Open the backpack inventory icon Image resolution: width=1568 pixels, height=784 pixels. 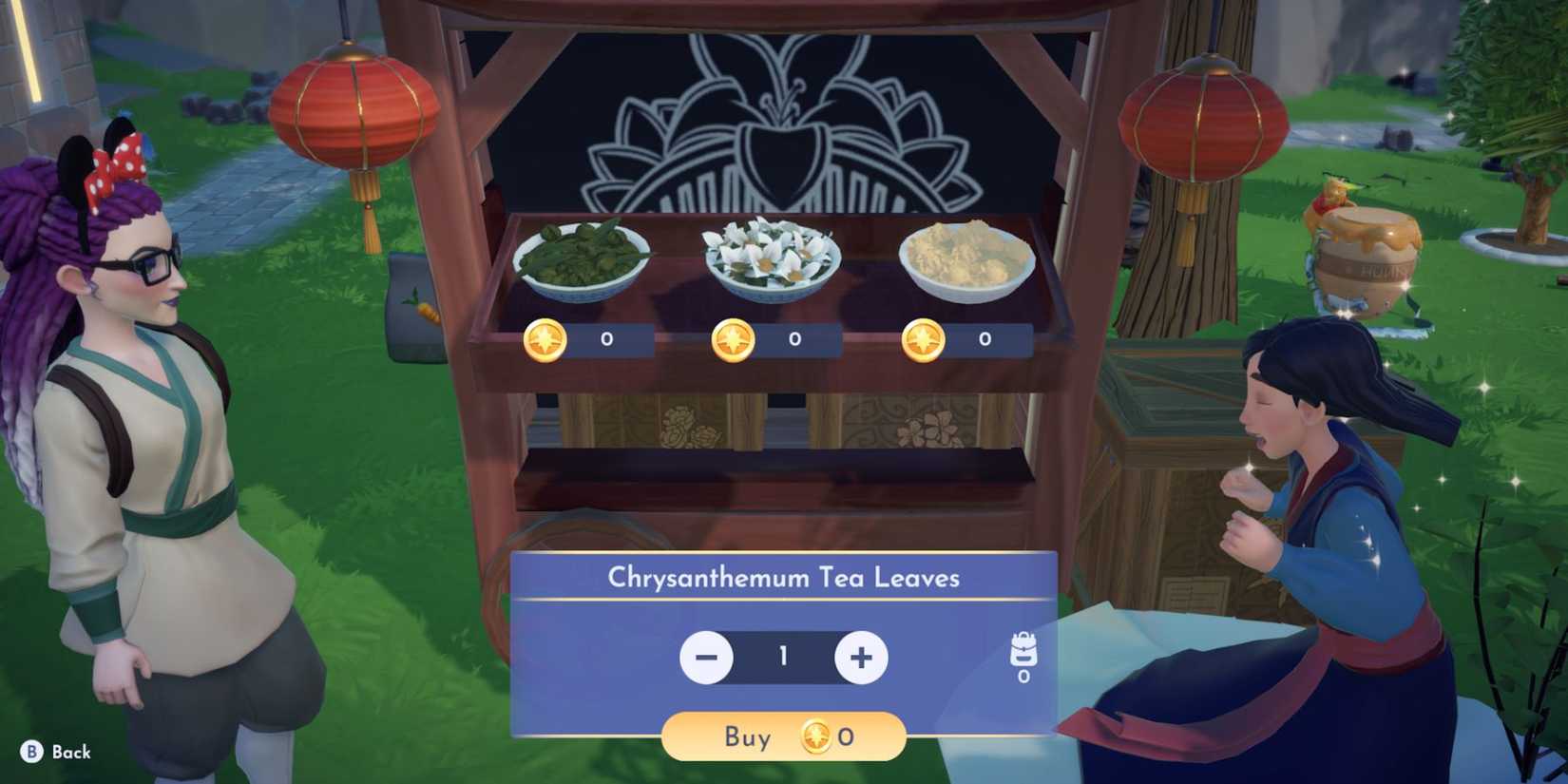(1023, 649)
